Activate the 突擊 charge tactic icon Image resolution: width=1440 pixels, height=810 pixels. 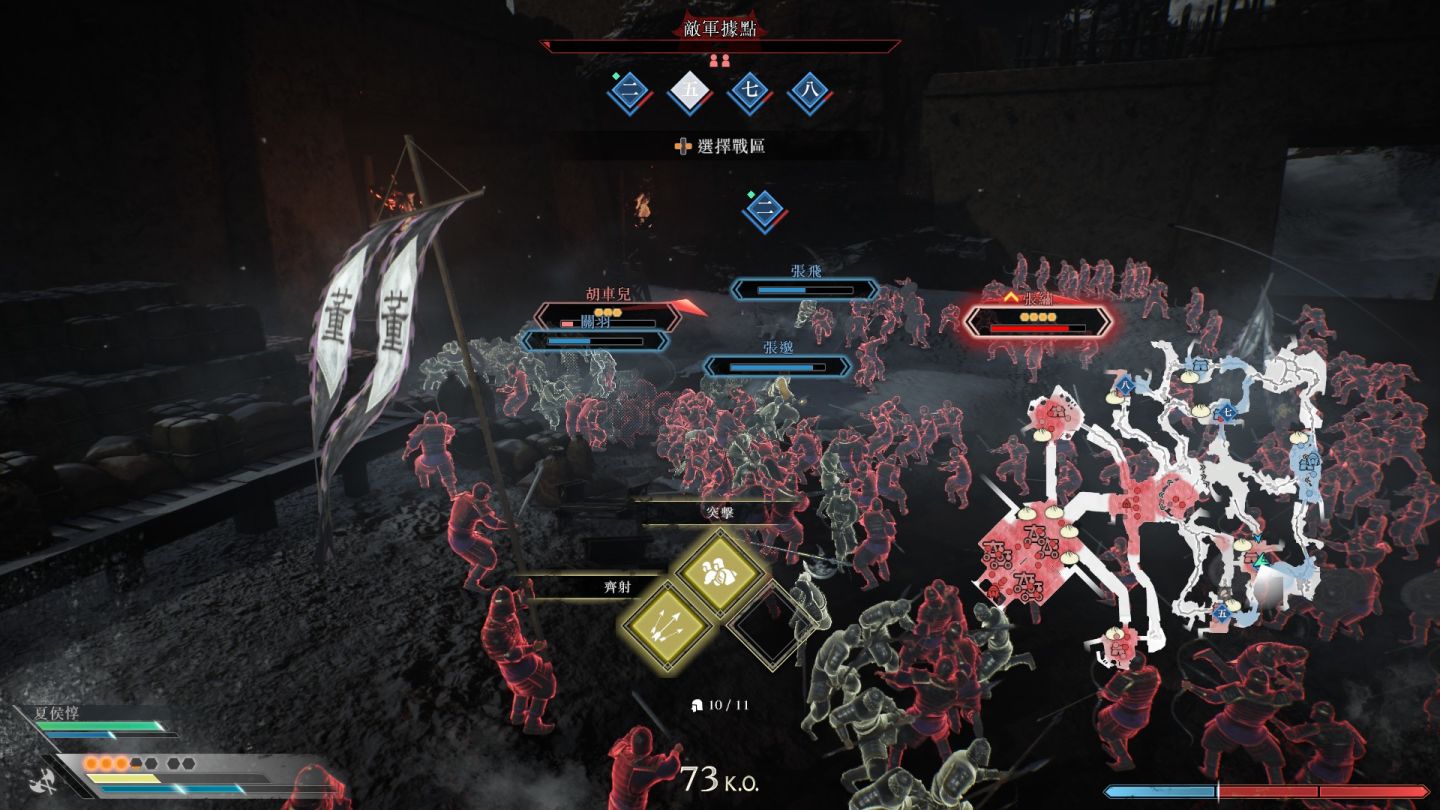point(720,573)
